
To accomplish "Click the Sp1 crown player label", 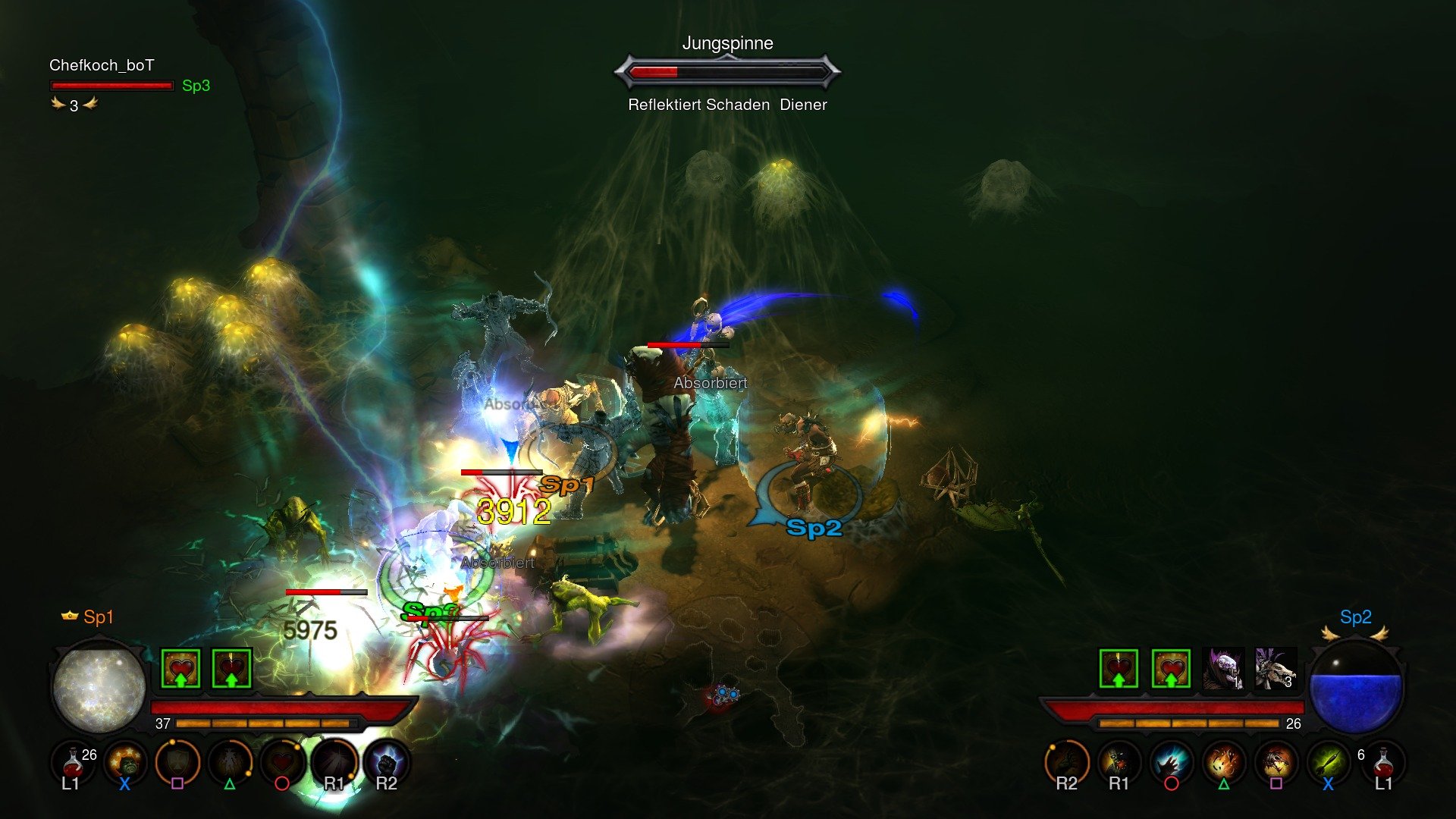I will coord(86,617).
